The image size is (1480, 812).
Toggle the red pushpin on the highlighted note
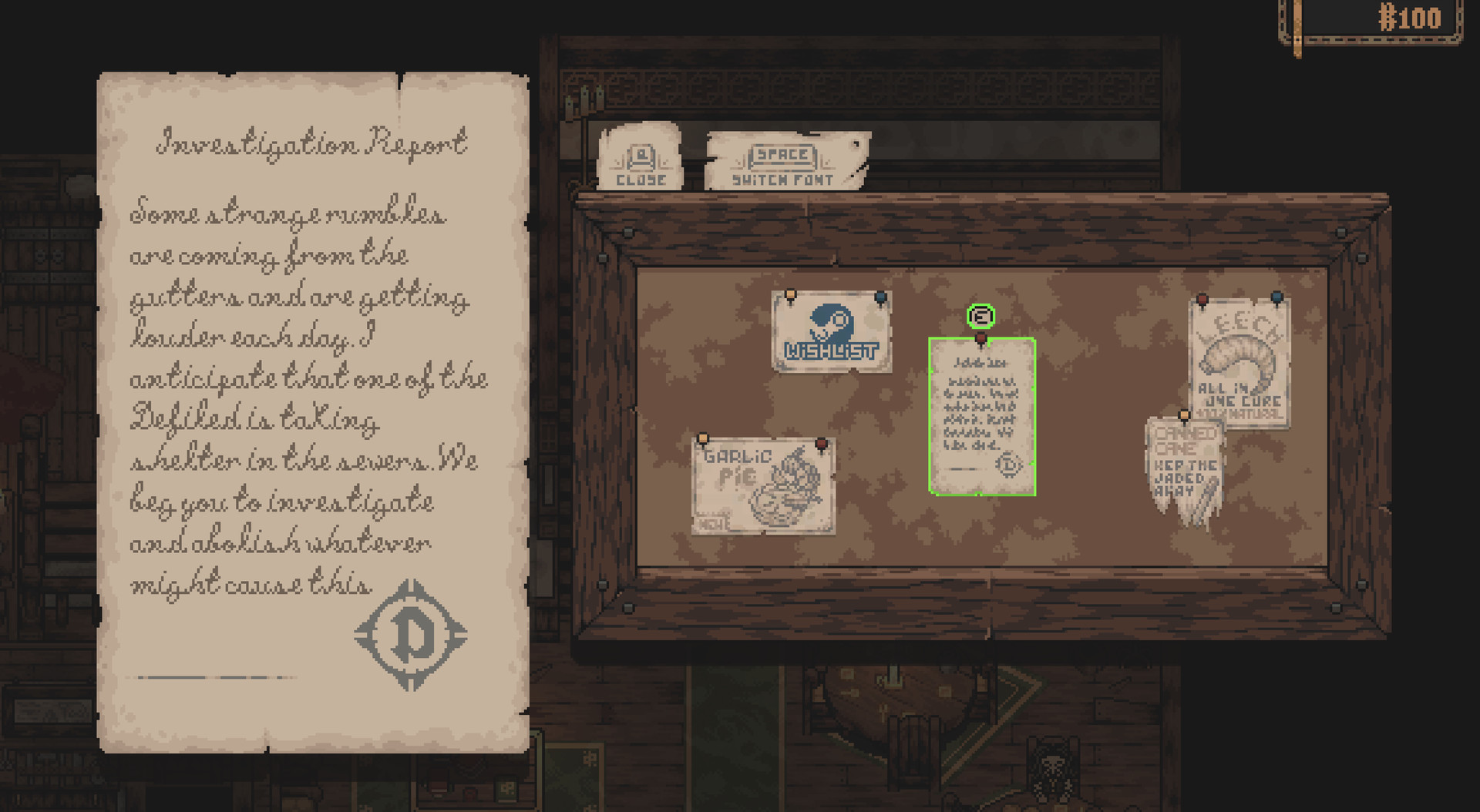tap(980, 338)
